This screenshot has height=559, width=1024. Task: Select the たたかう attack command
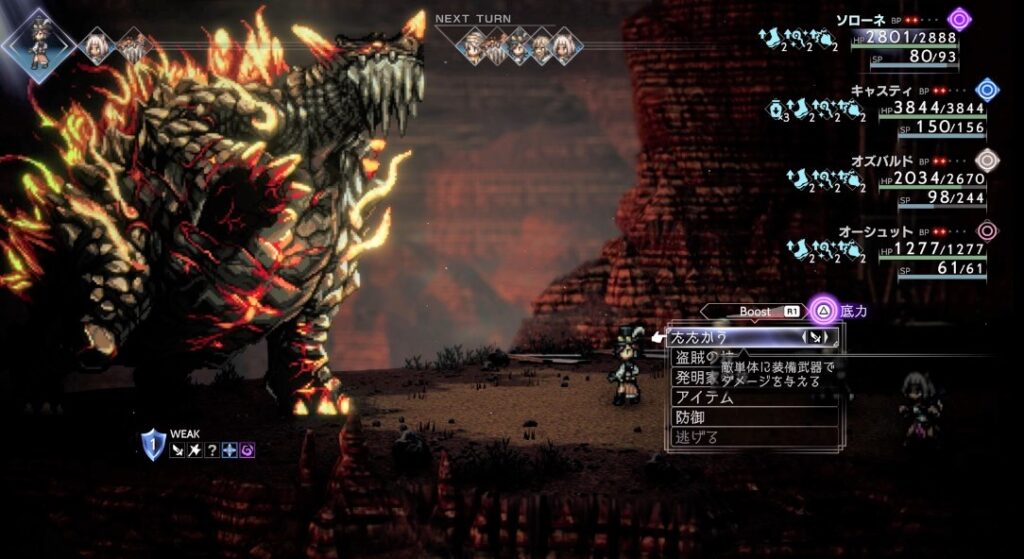point(700,338)
